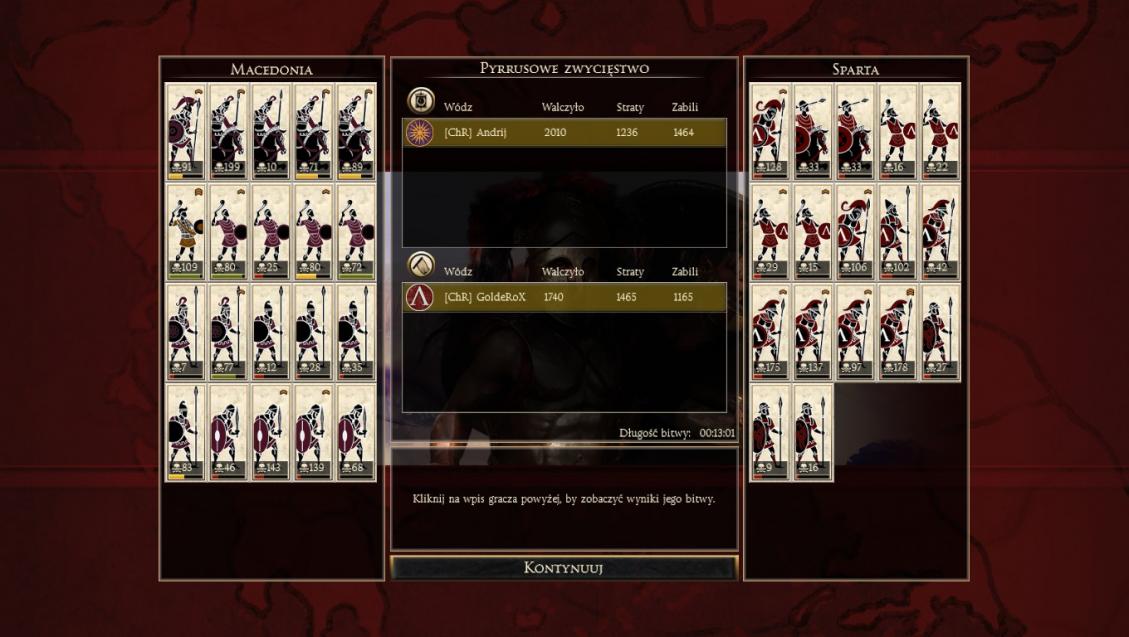
Task: Select the Macedonian unit card with 143 kills
Action: pyautogui.click(x=270, y=432)
